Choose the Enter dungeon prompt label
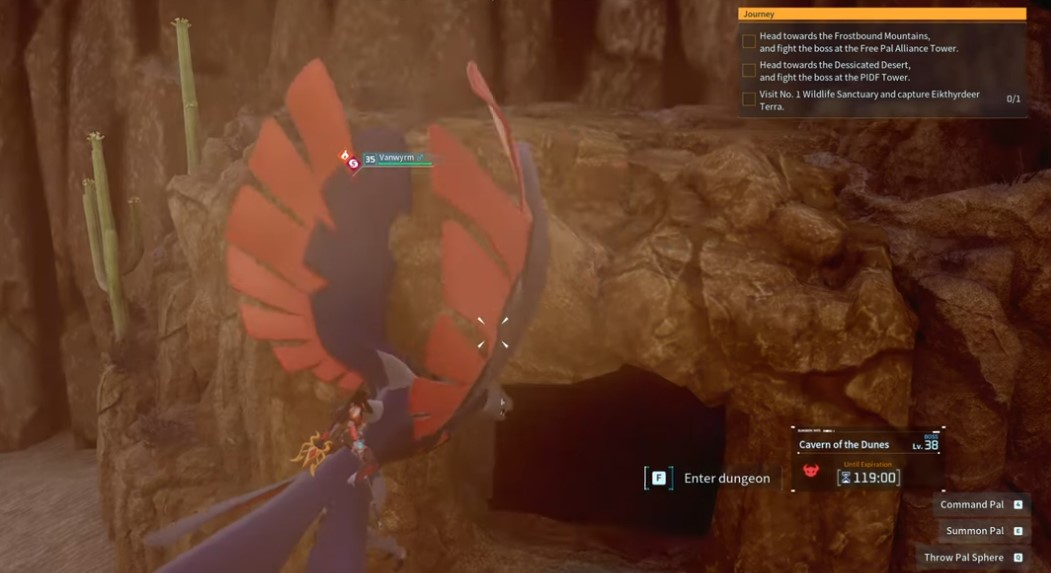1051x573 pixels. [727, 478]
